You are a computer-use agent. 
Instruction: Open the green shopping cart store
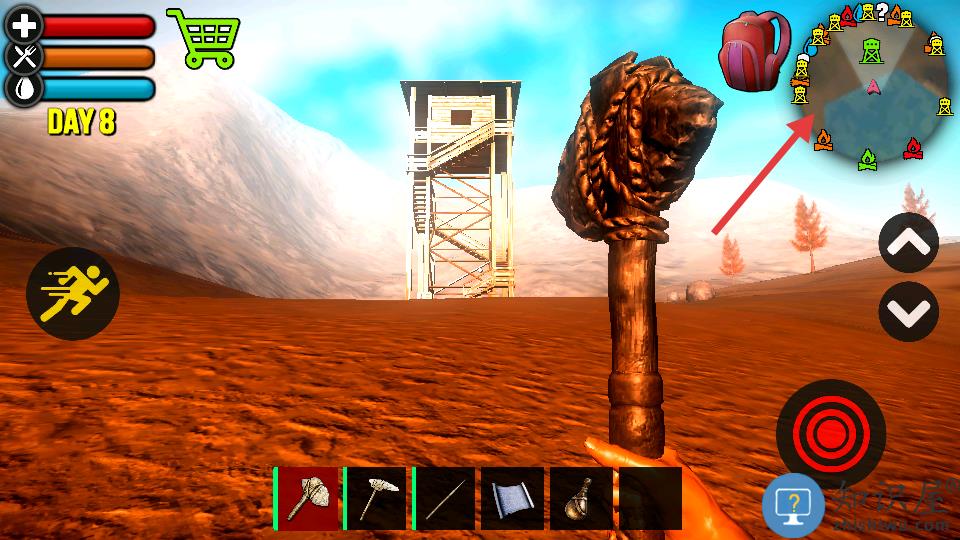(206, 38)
